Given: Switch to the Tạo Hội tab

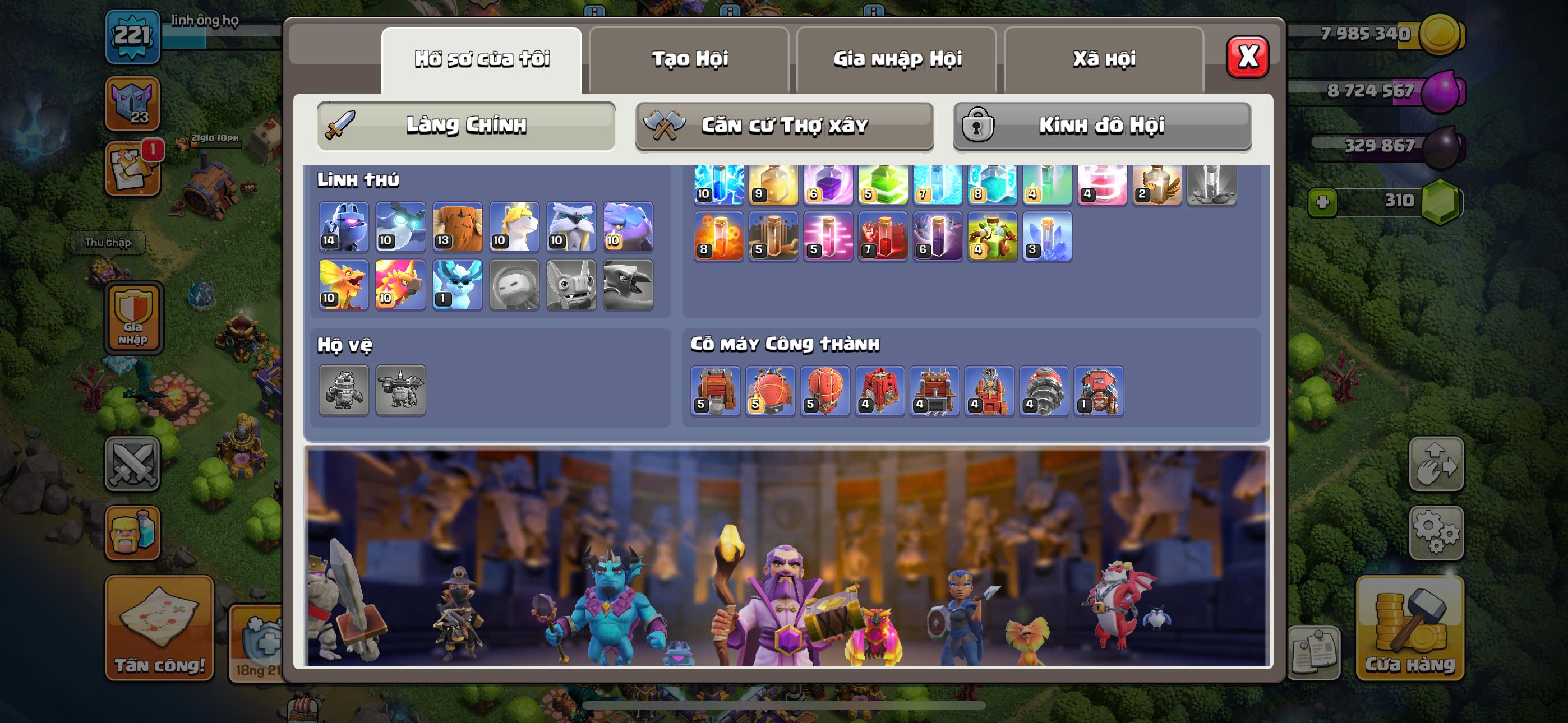Looking at the screenshot, I should [689, 59].
